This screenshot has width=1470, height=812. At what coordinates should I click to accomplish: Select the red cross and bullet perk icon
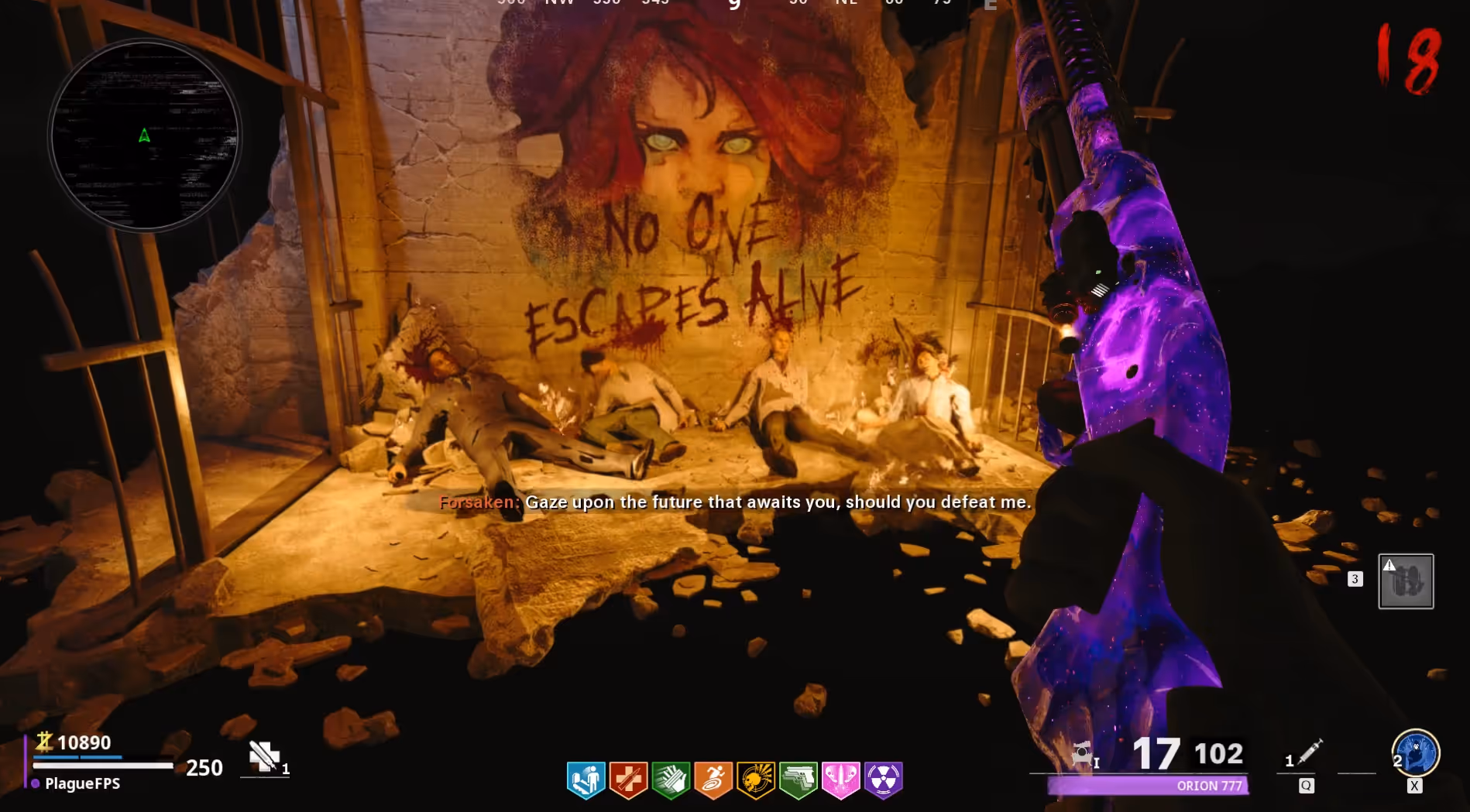628,779
